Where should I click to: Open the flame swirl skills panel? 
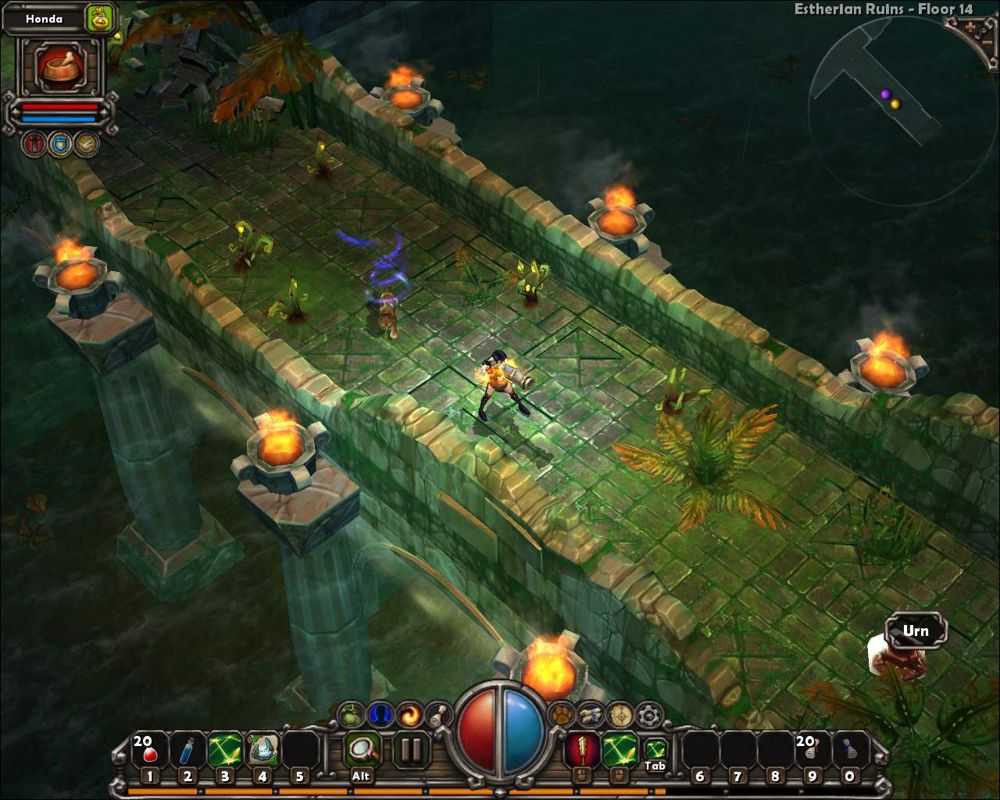(410, 714)
